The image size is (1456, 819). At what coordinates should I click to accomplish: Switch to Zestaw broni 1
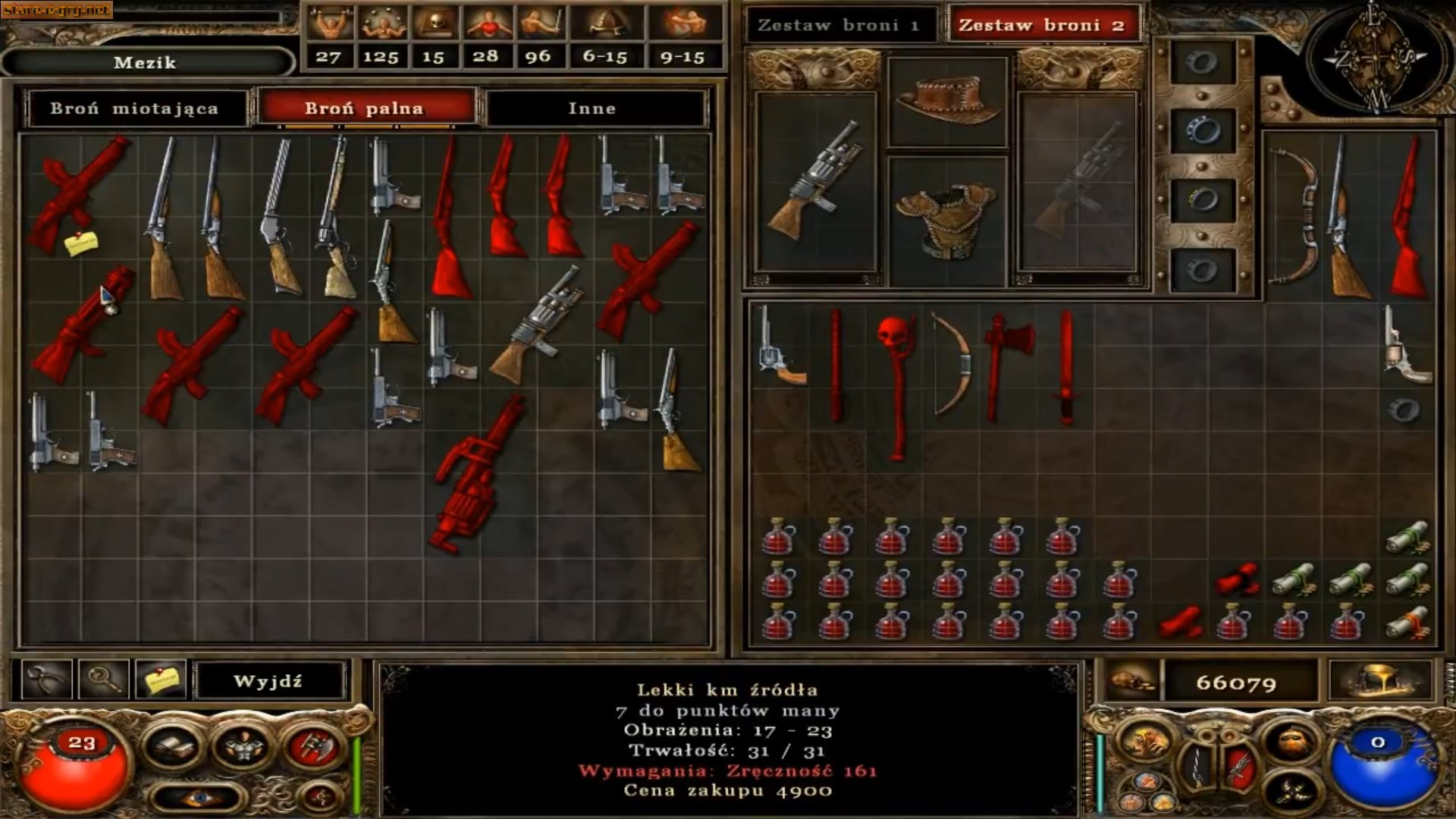[x=838, y=25]
